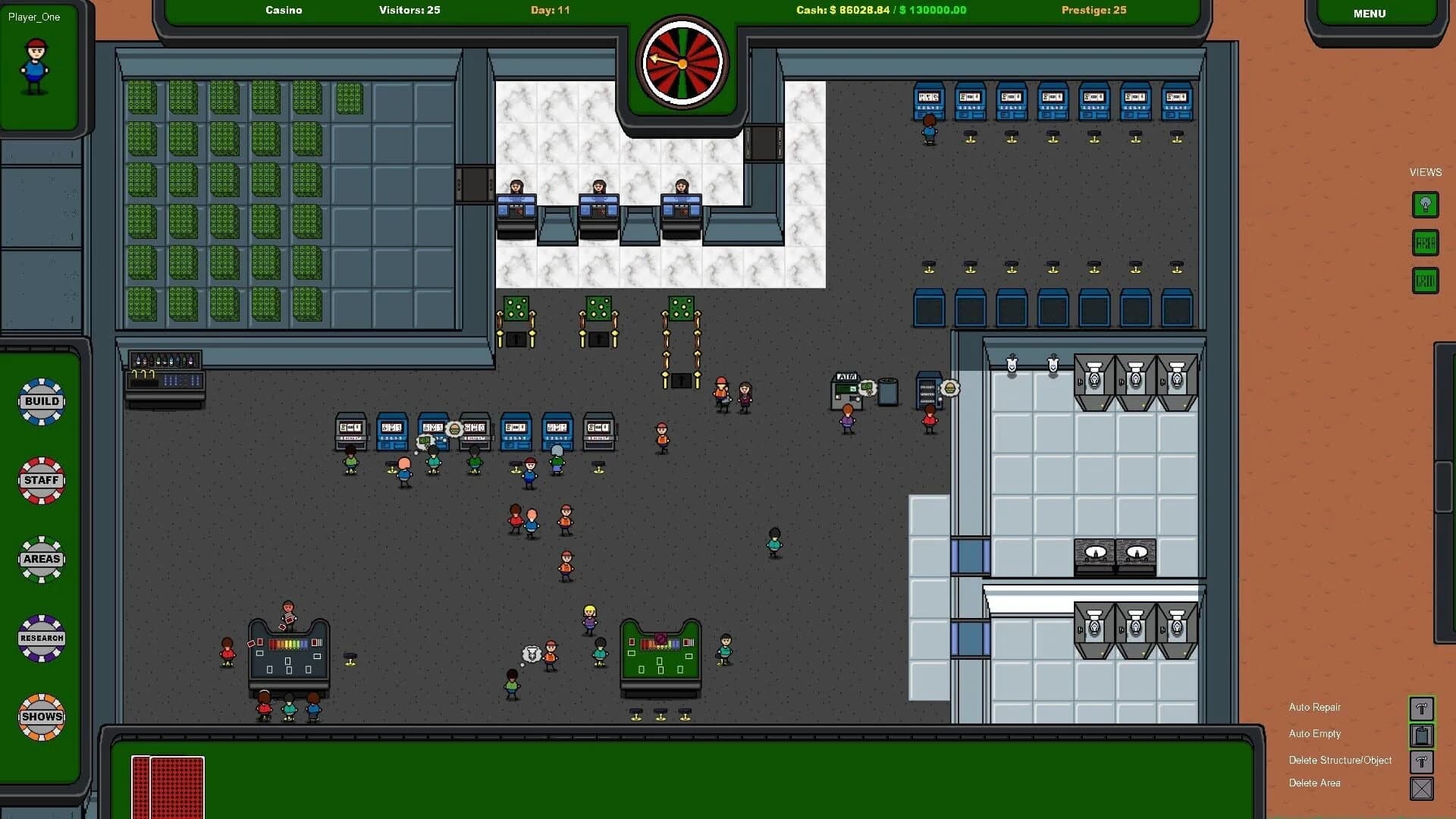Toggle the light bulb view mode
This screenshot has height=819, width=1456.
[x=1425, y=204]
